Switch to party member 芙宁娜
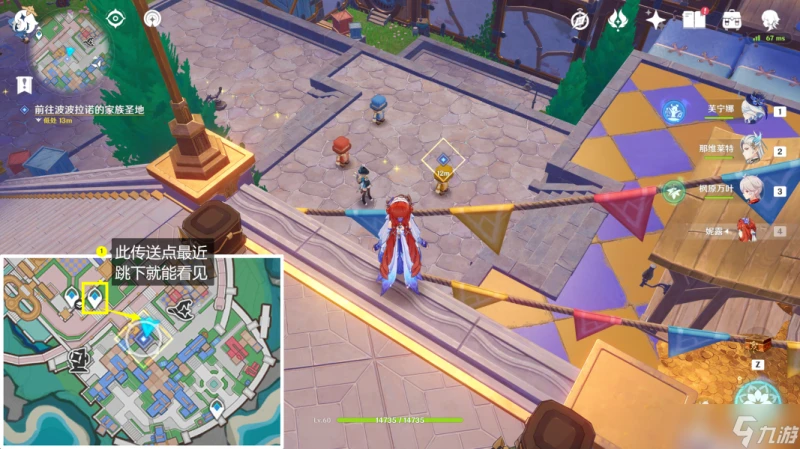 [x=749, y=112]
